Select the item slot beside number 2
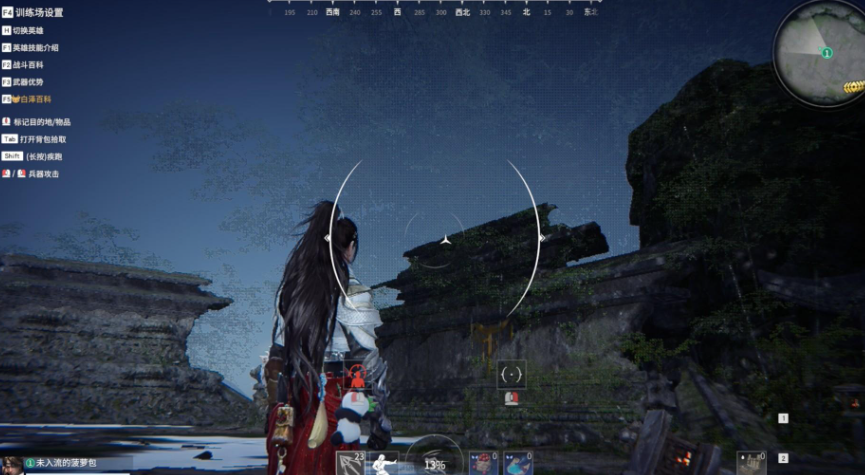Screen dimensions: 865x475 (751, 462)
